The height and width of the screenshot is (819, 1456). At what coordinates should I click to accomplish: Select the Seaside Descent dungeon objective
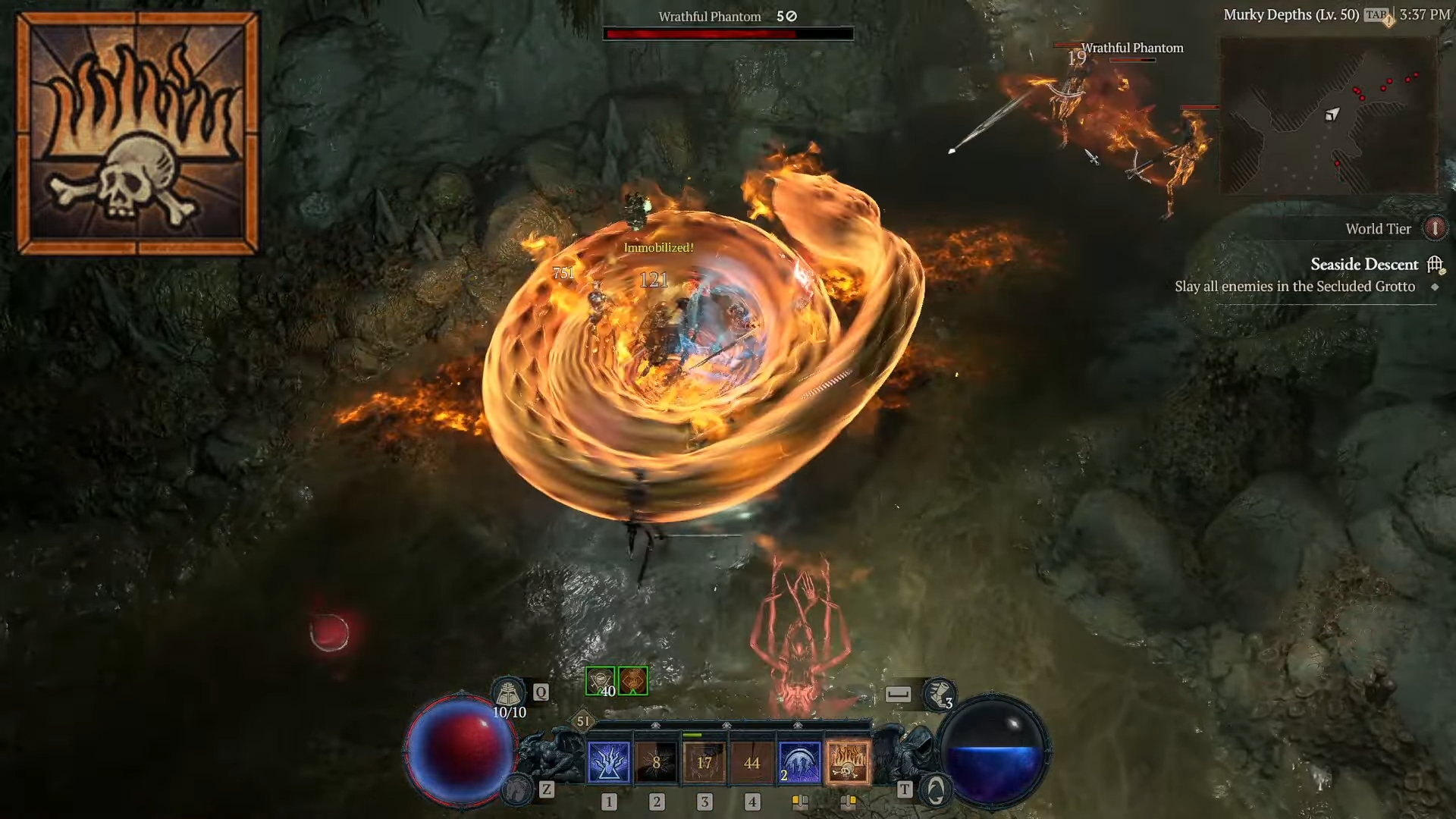1364,265
